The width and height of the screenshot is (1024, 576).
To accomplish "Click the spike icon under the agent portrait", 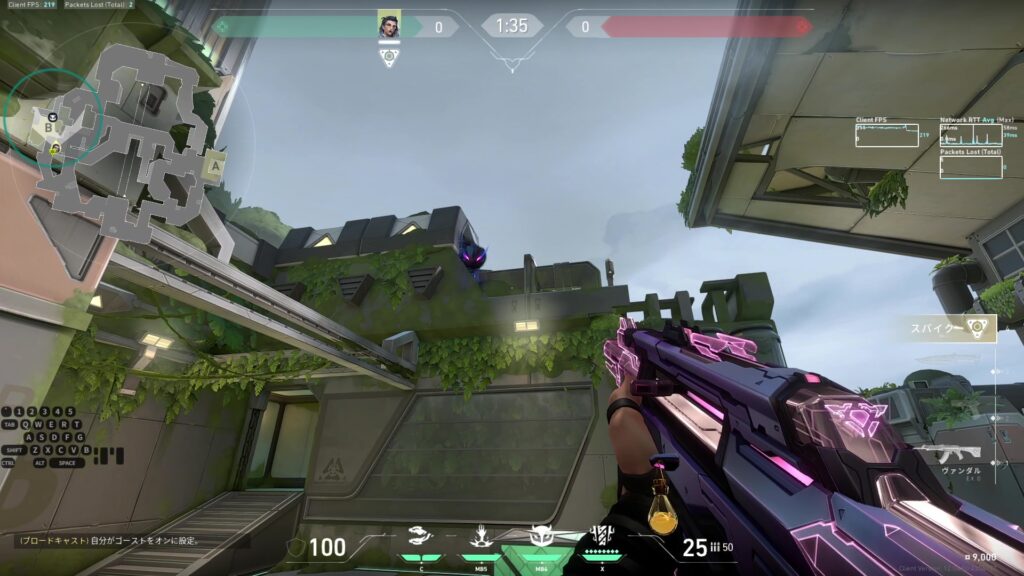I will pos(390,57).
